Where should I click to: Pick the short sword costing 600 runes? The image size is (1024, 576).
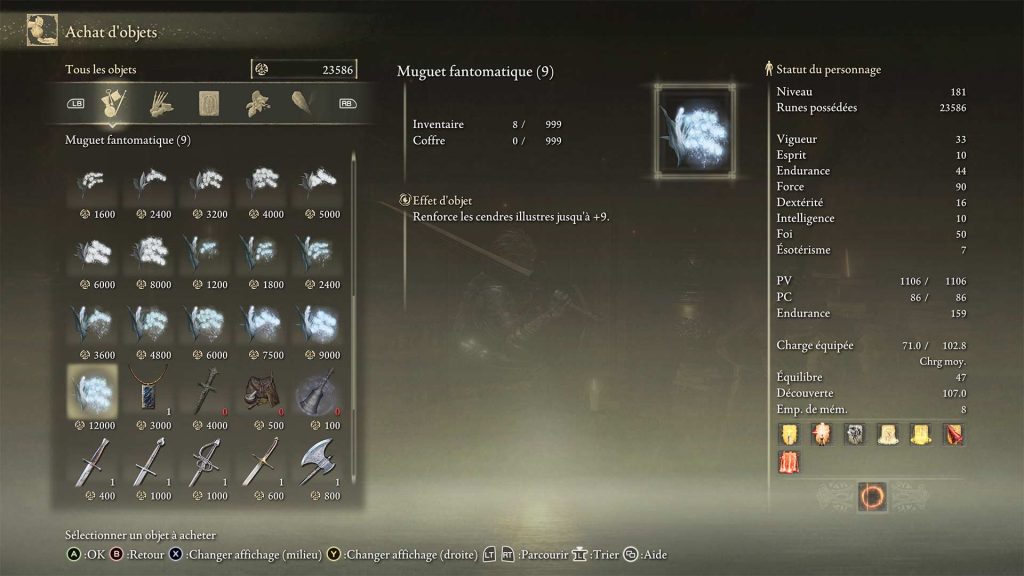(x=260, y=461)
